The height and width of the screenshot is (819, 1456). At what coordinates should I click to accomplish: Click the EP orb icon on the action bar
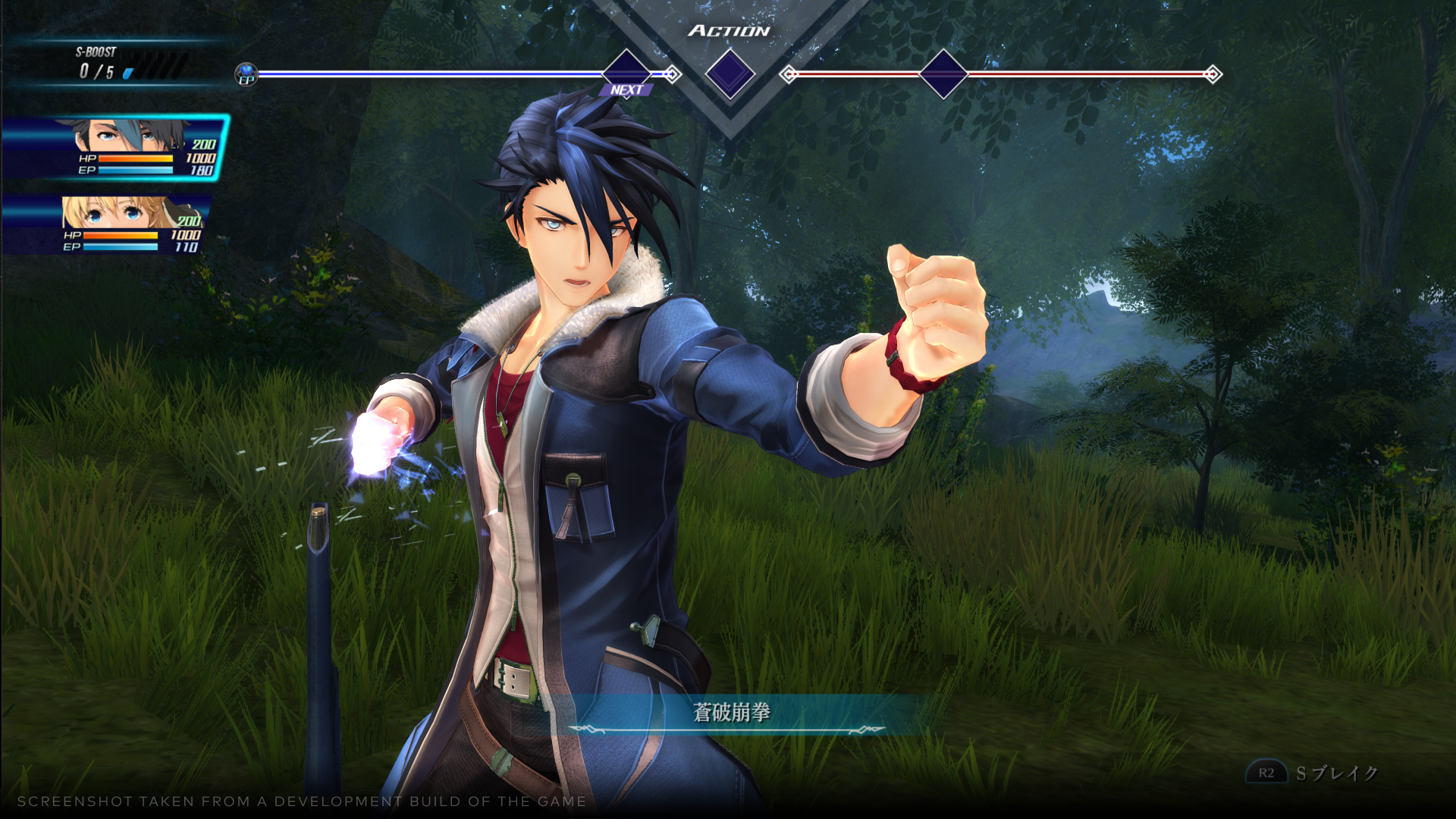click(246, 75)
